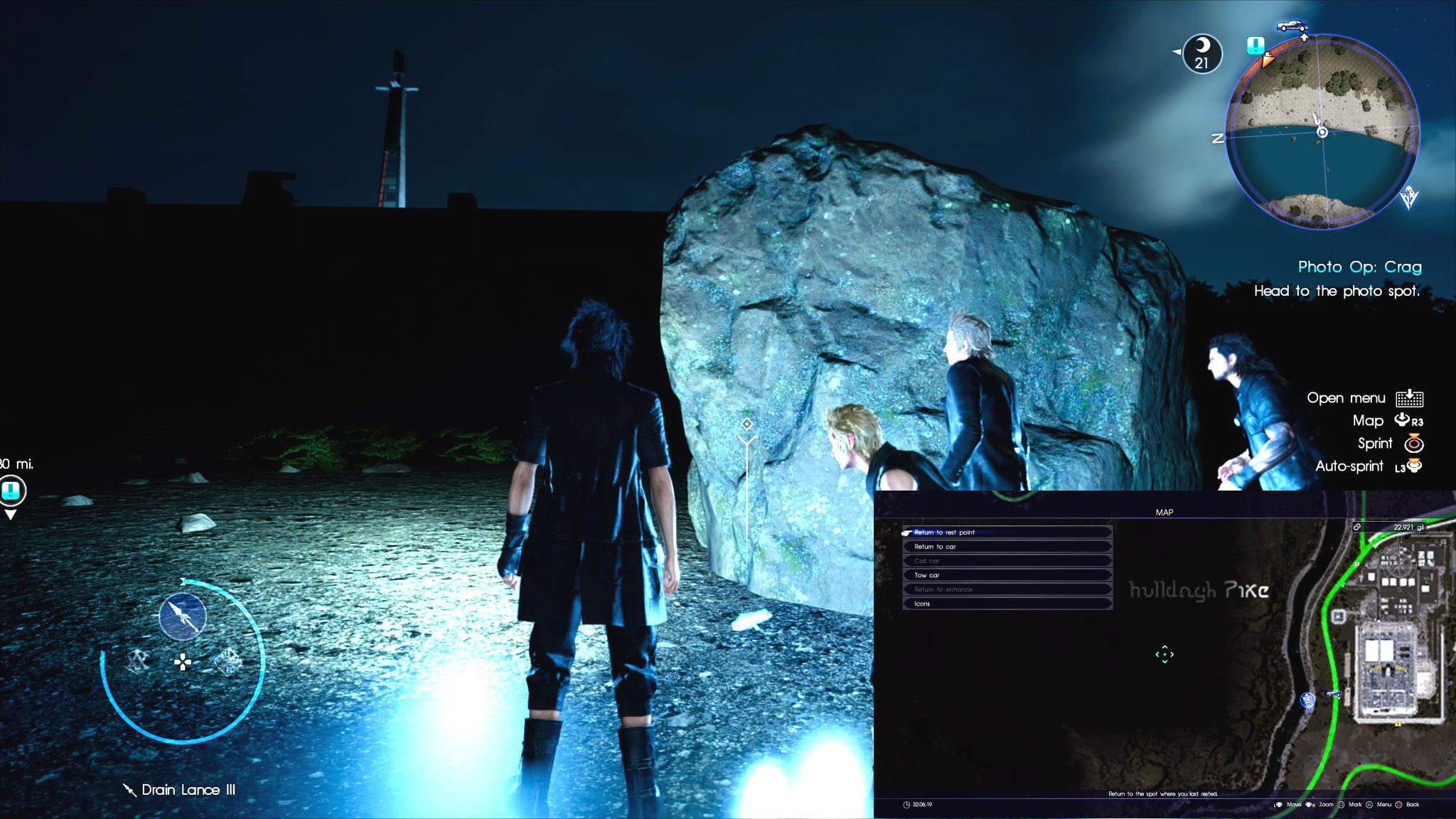Select the car icon above the minimap

(x=1292, y=27)
